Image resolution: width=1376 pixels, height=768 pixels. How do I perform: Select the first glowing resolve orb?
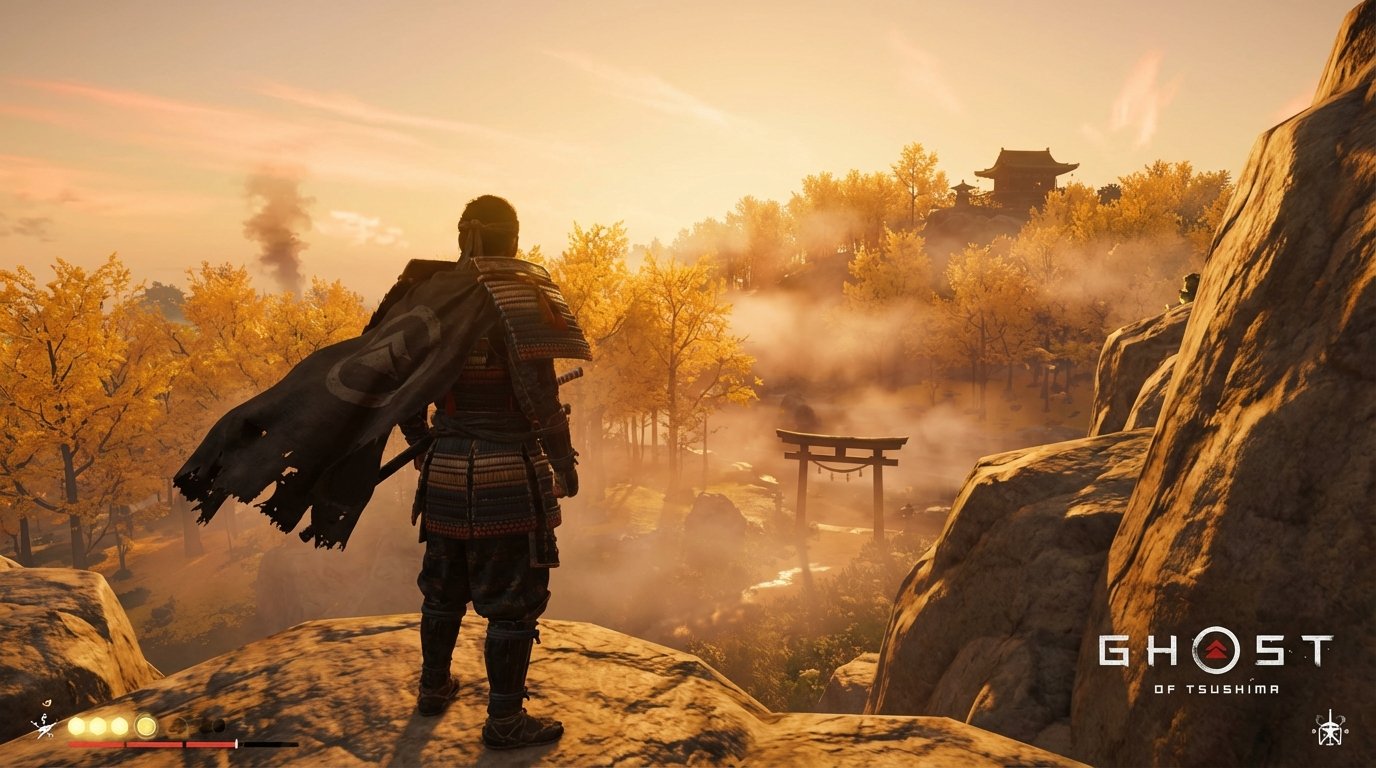tap(76, 726)
